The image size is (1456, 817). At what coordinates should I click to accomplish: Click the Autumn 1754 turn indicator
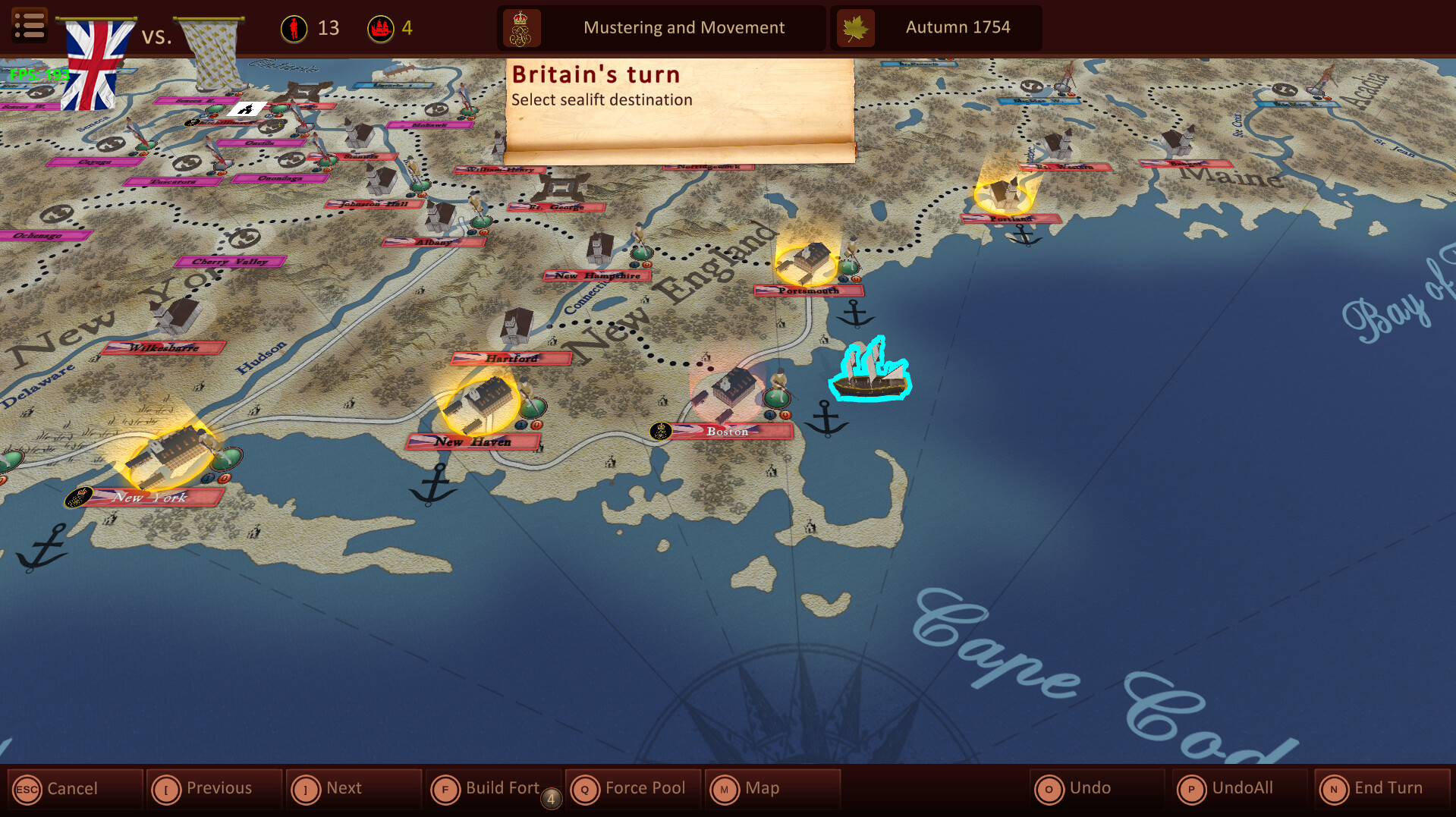(958, 27)
